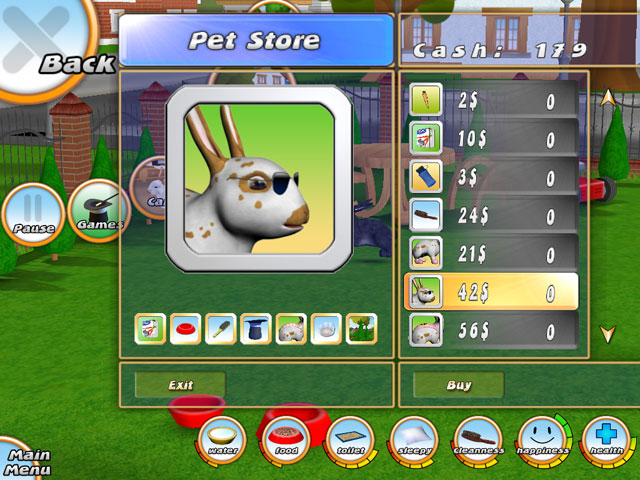Select the 21$ pet row
This screenshot has height=480, width=640.
point(494,252)
